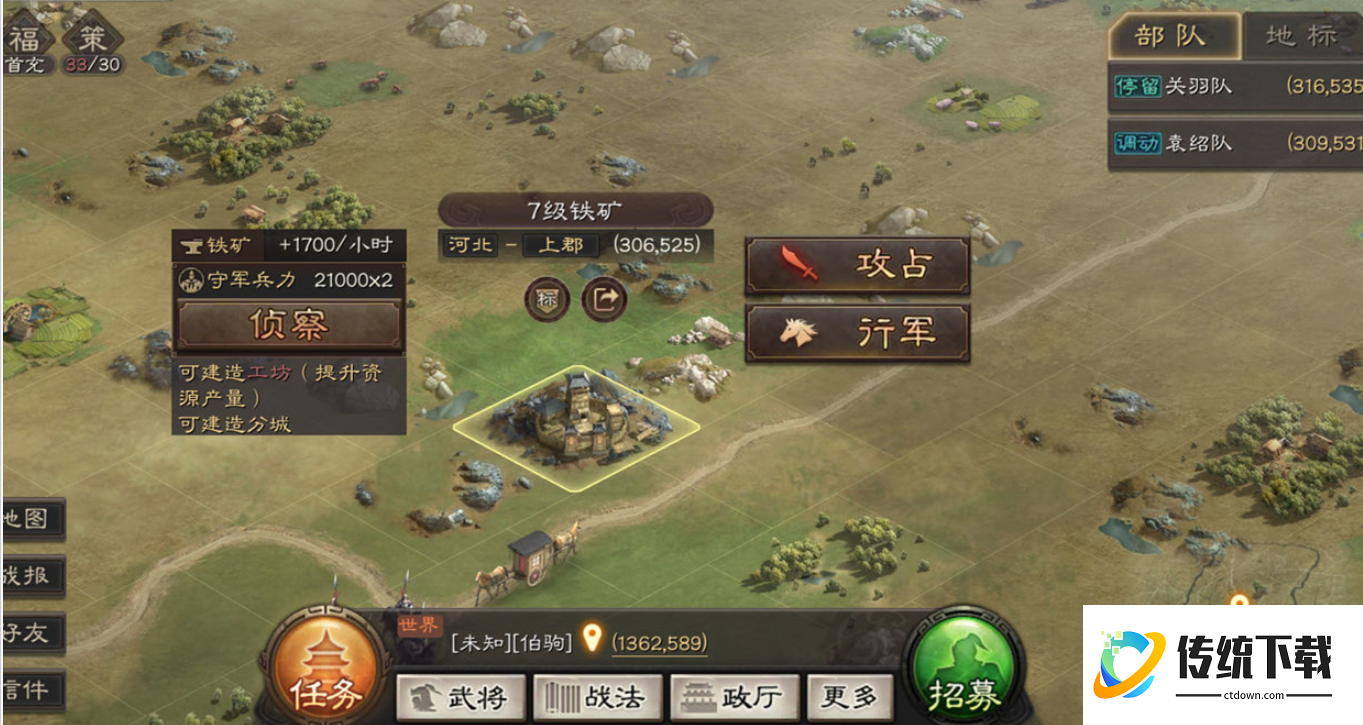The image size is (1363, 725).
Task: Switch to the 部队 troops tab
Action: [1173, 35]
